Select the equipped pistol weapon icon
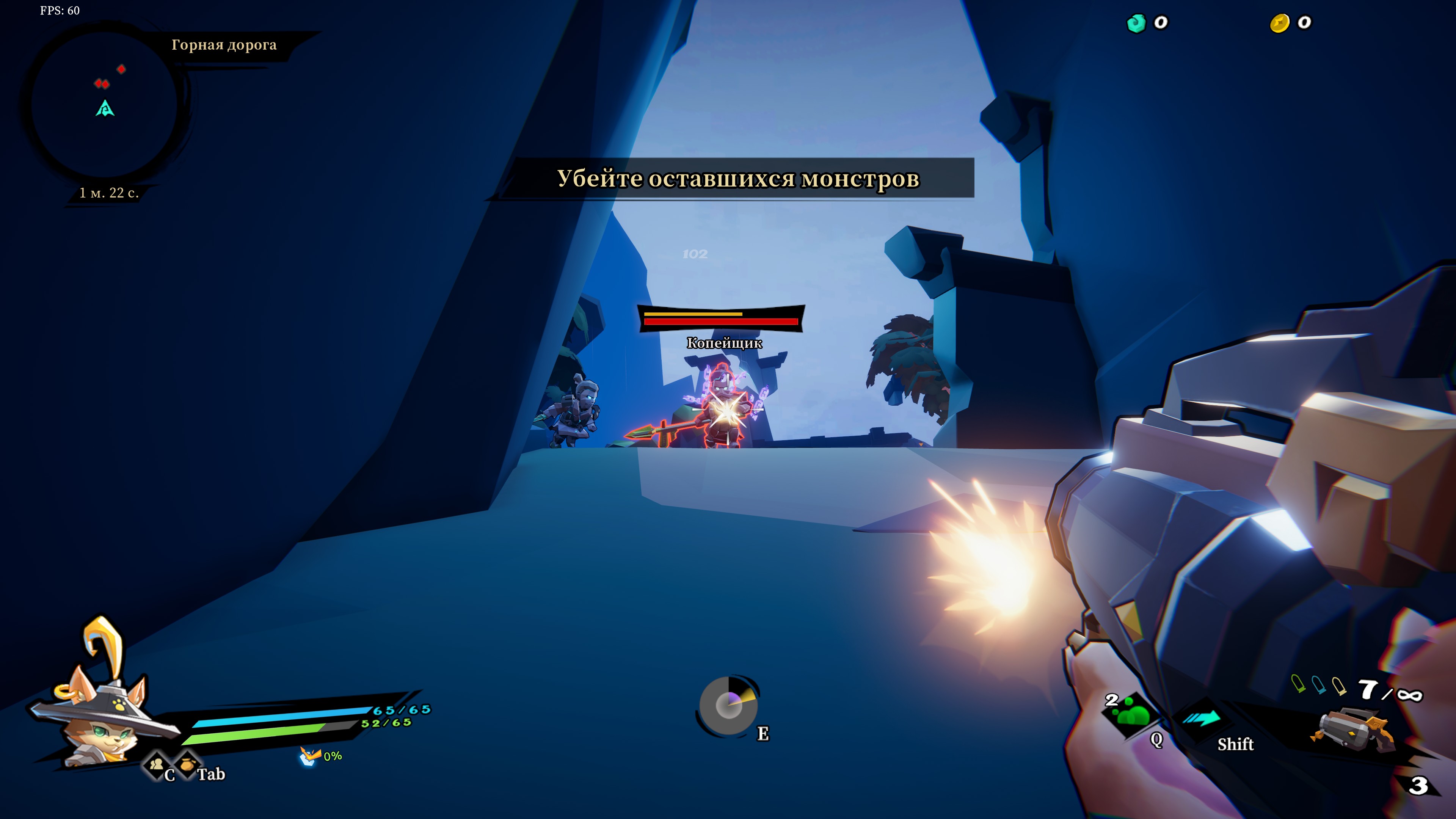The image size is (1456, 819). pos(1352,730)
